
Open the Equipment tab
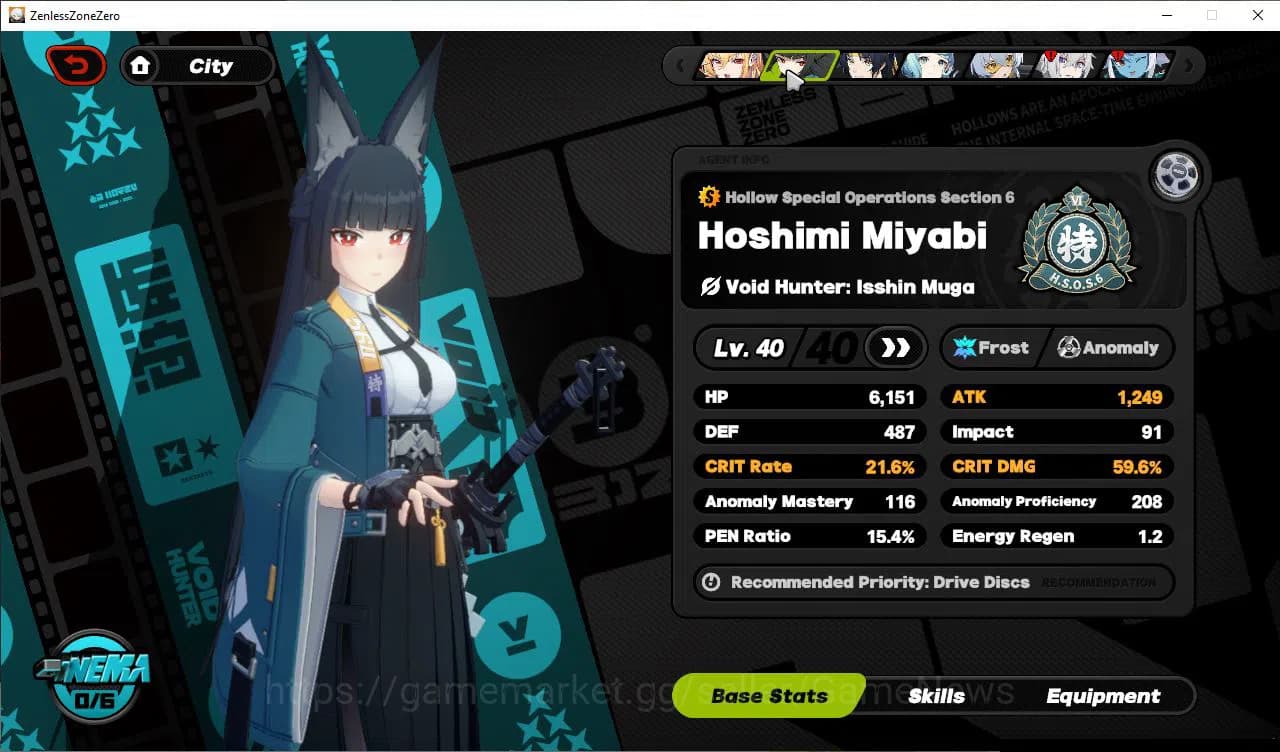pyautogui.click(x=1104, y=696)
